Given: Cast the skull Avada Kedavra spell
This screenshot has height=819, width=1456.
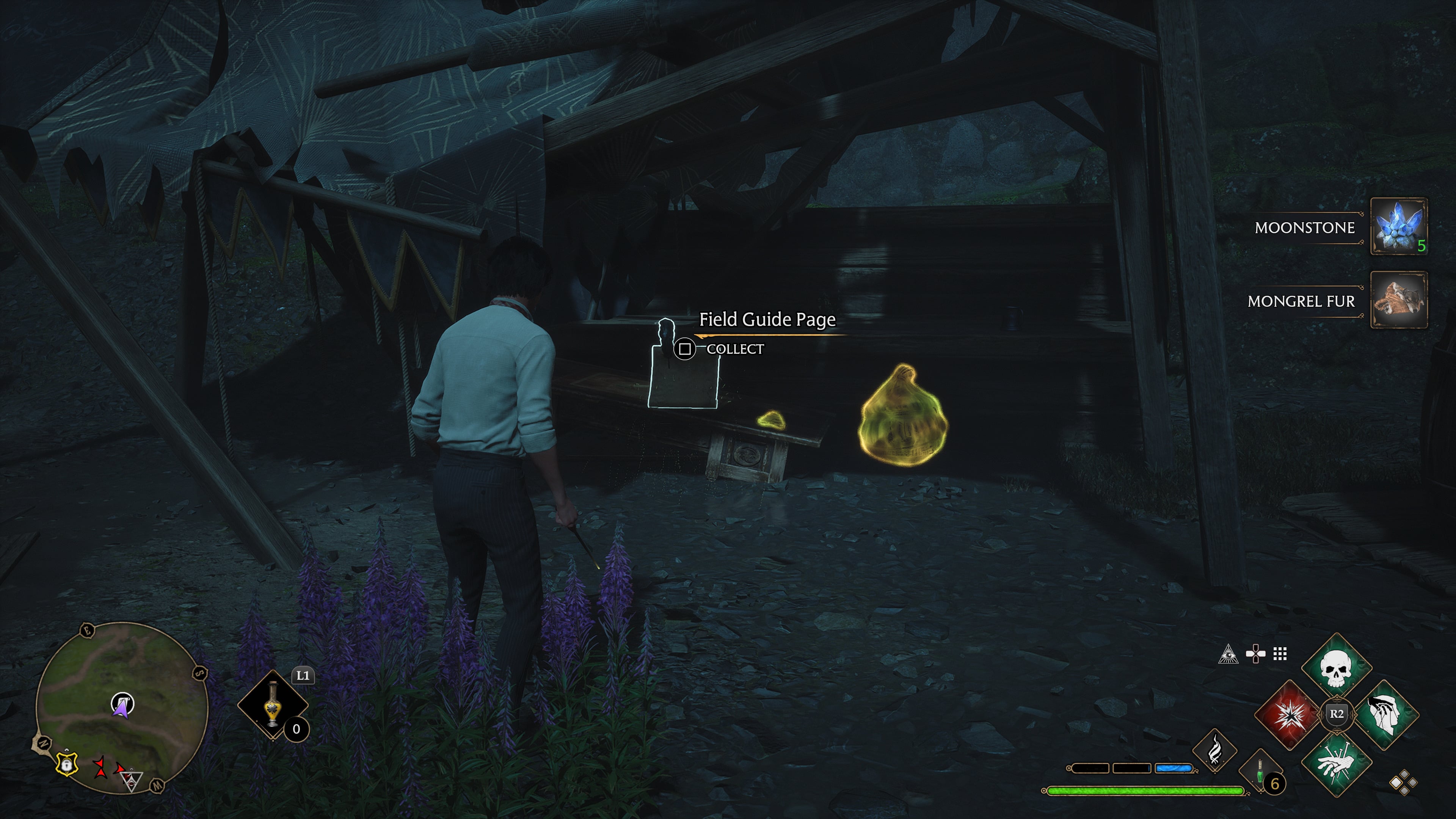Looking at the screenshot, I should click(x=1336, y=667).
